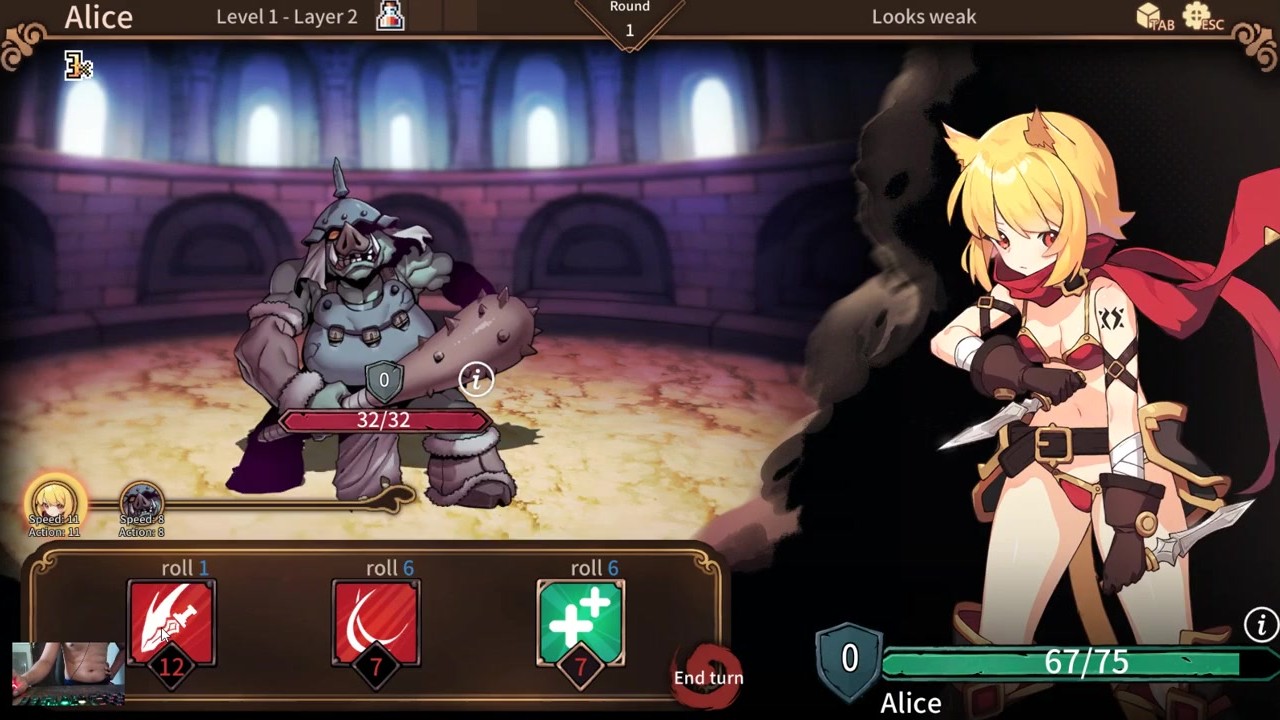The width and height of the screenshot is (1280, 720).
Task: Choose the red crescent slash card
Action: [x=376, y=622]
